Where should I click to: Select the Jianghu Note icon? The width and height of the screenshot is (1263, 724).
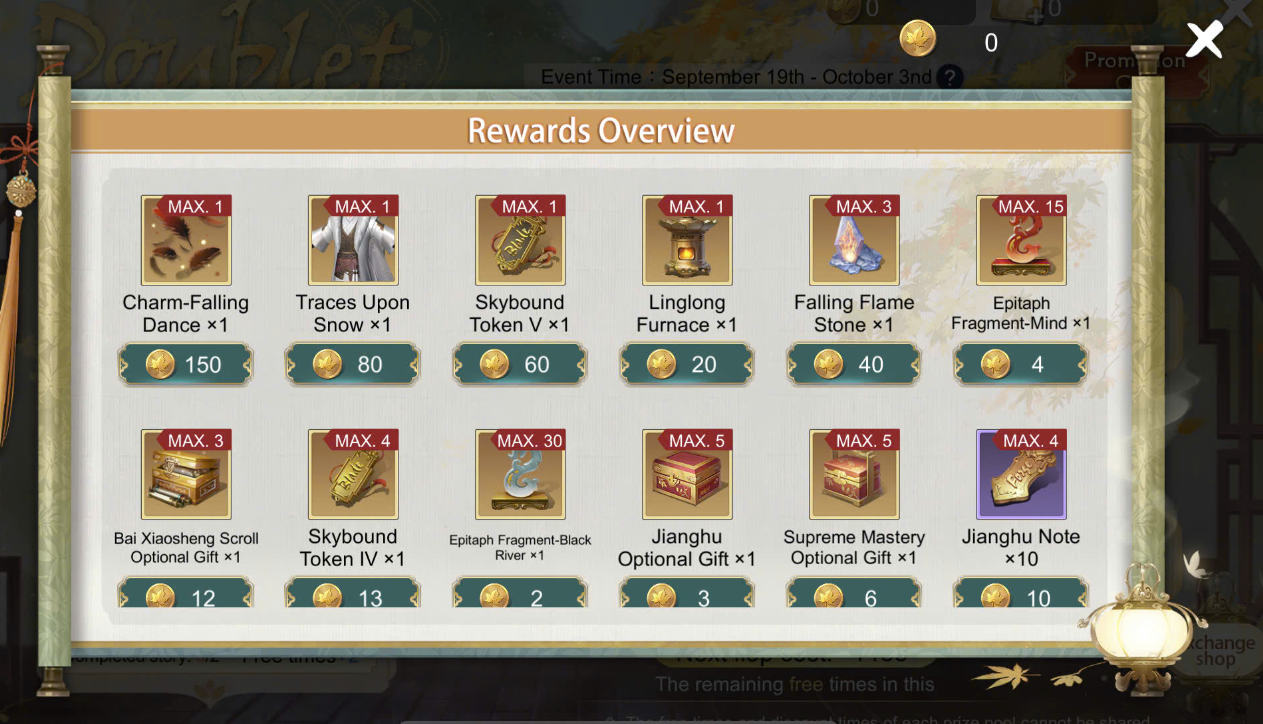1021,475
